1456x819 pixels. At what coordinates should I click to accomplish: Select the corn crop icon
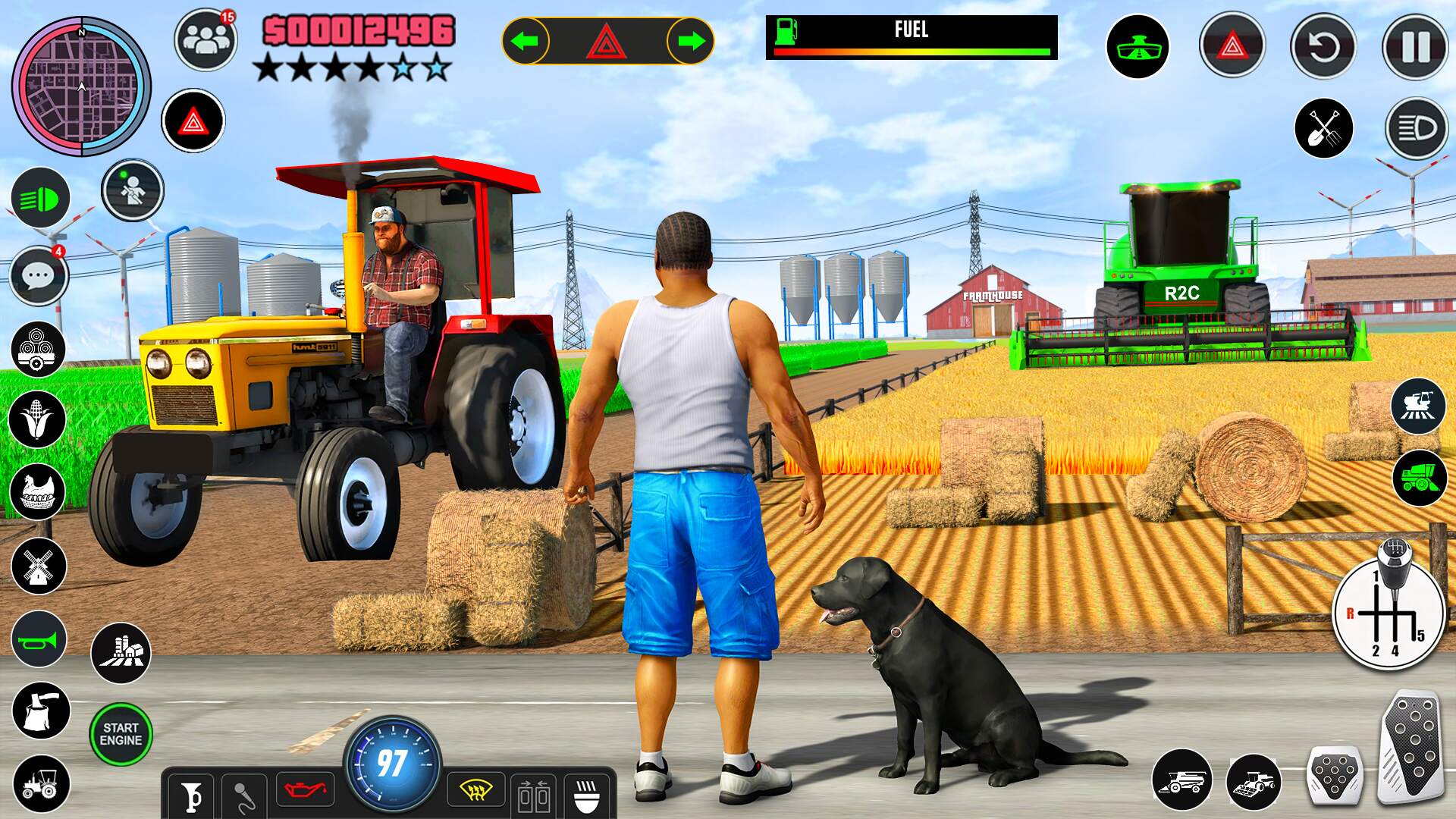click(37, 418)
